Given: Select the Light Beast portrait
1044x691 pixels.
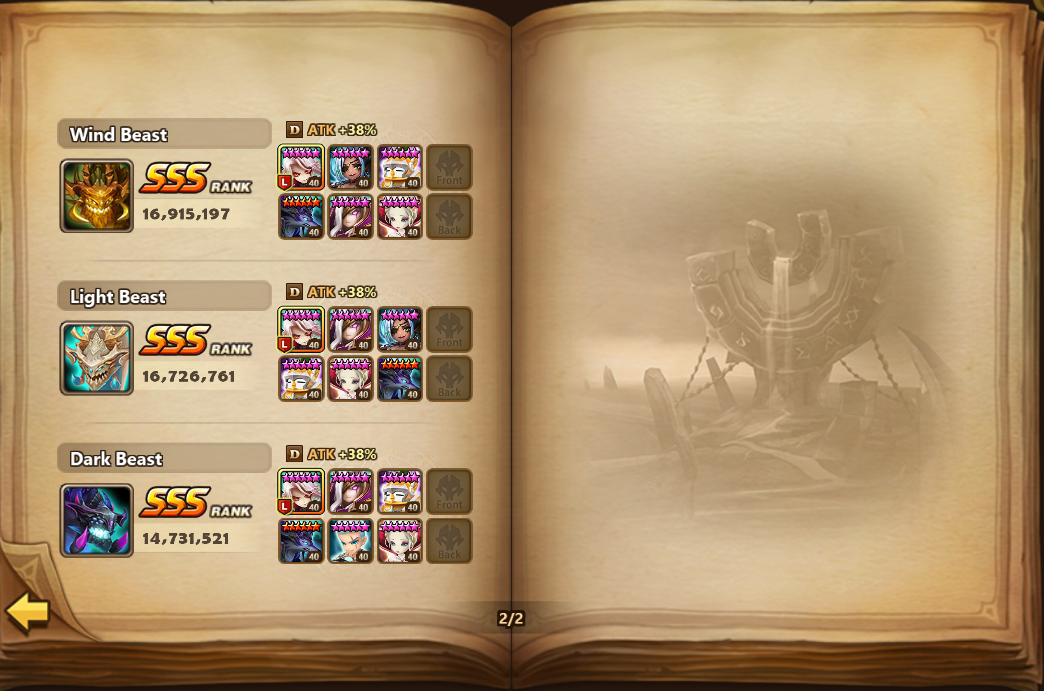Looking at the screenshot, I should 96,358.
